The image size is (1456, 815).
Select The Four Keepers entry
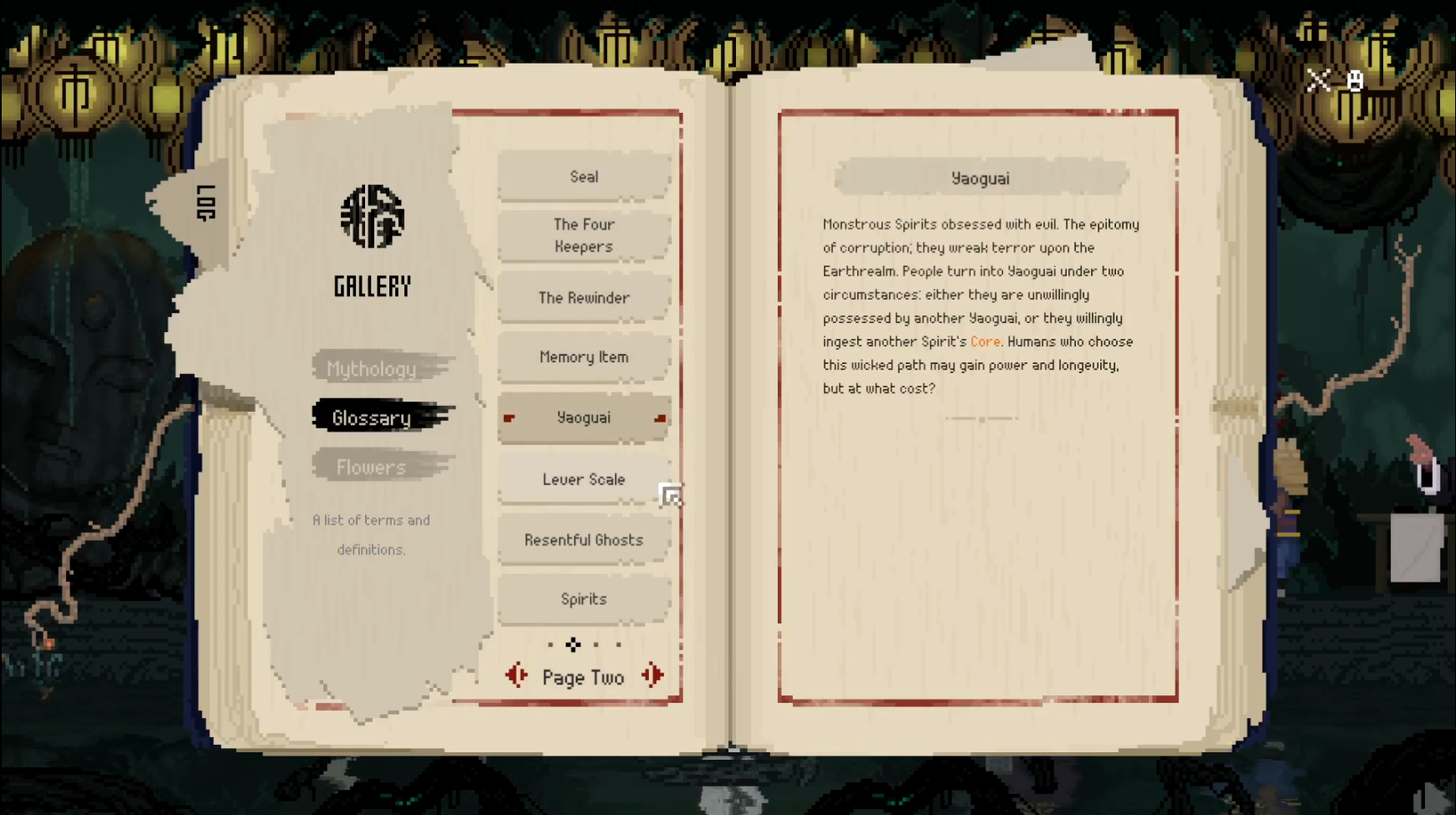584,236
